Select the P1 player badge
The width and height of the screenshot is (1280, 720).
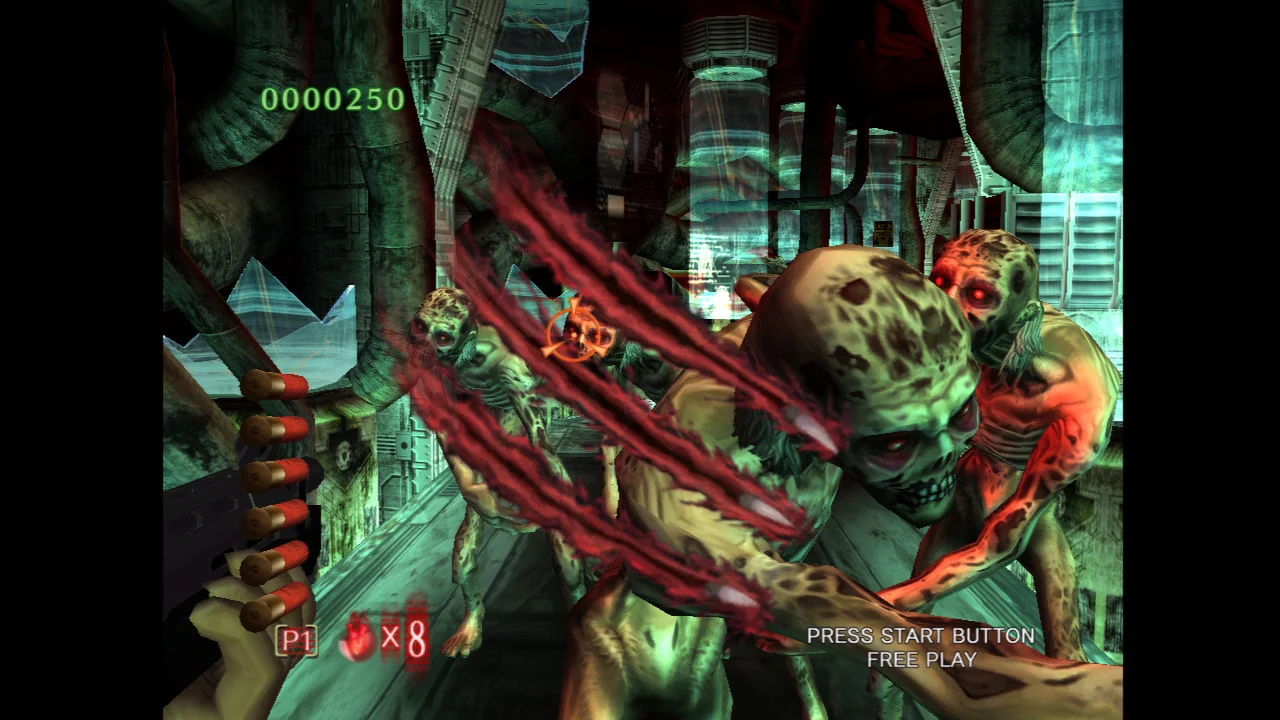click(x=295, y=640)
